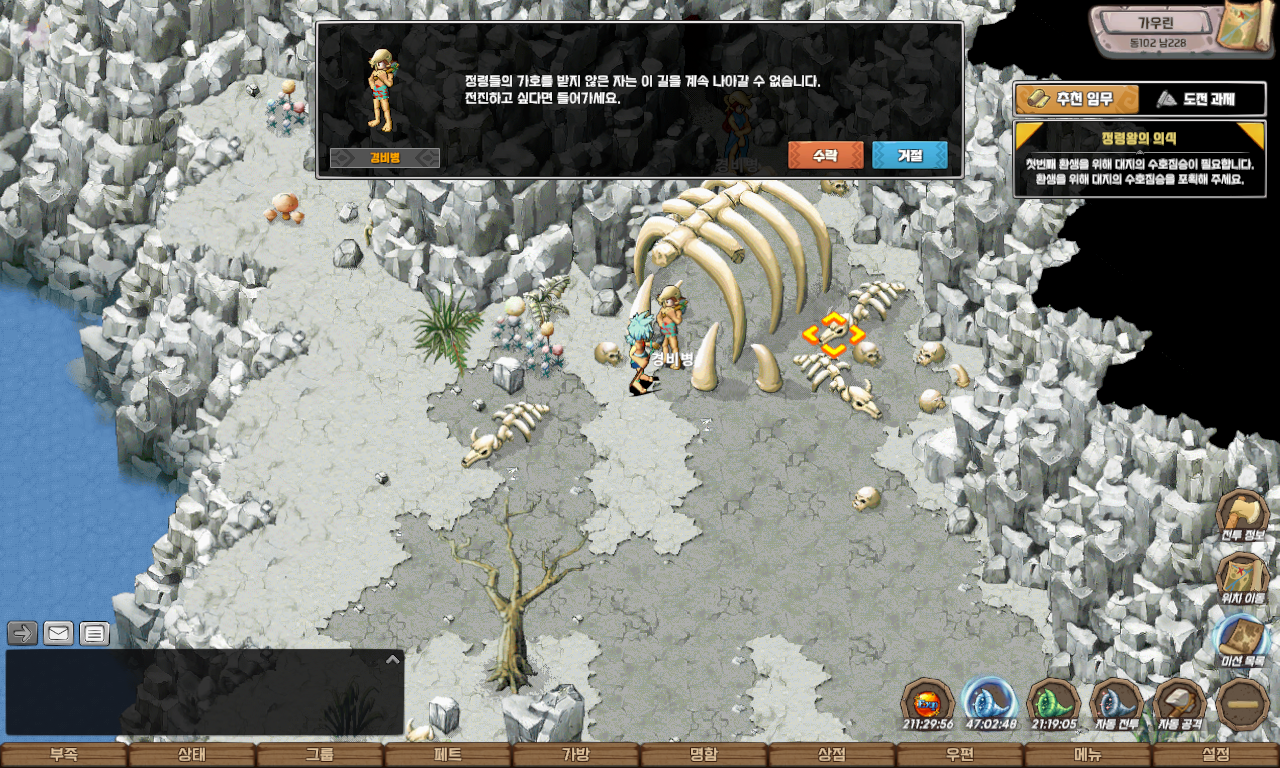Open 위치 이동 map icon
Viewport: 1280px width, 768px height.
pyautogui.click(x=1242, y=578)
